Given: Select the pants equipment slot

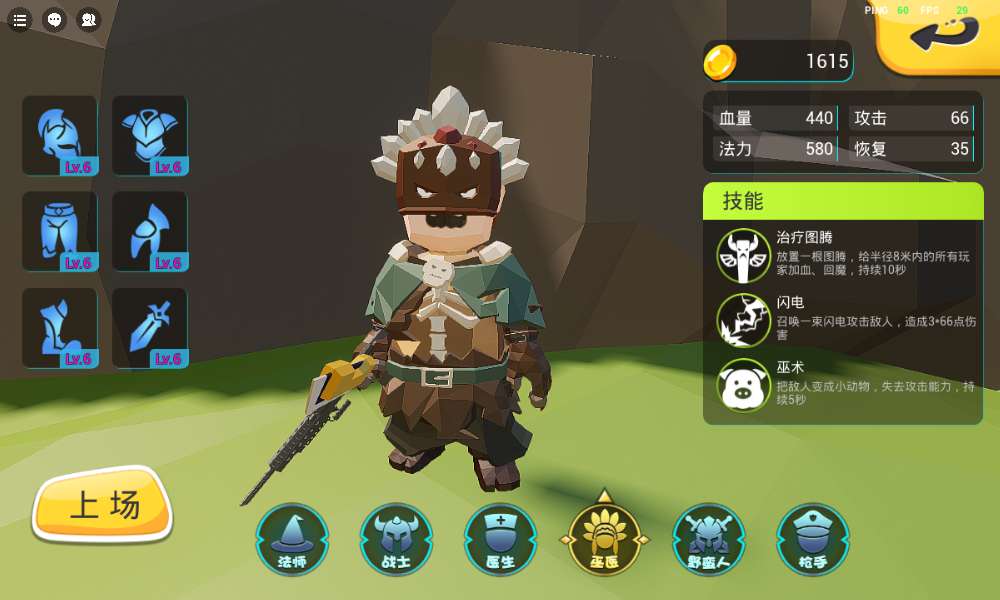Looking at the screenshot, I should pos(60,232).
